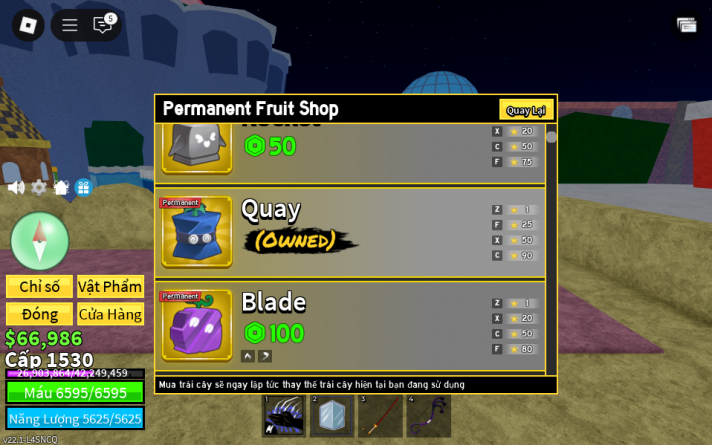Image resolution: width=712 pixels, height=445 pixels.
Task: Click the compass
Action: [40, 241]
